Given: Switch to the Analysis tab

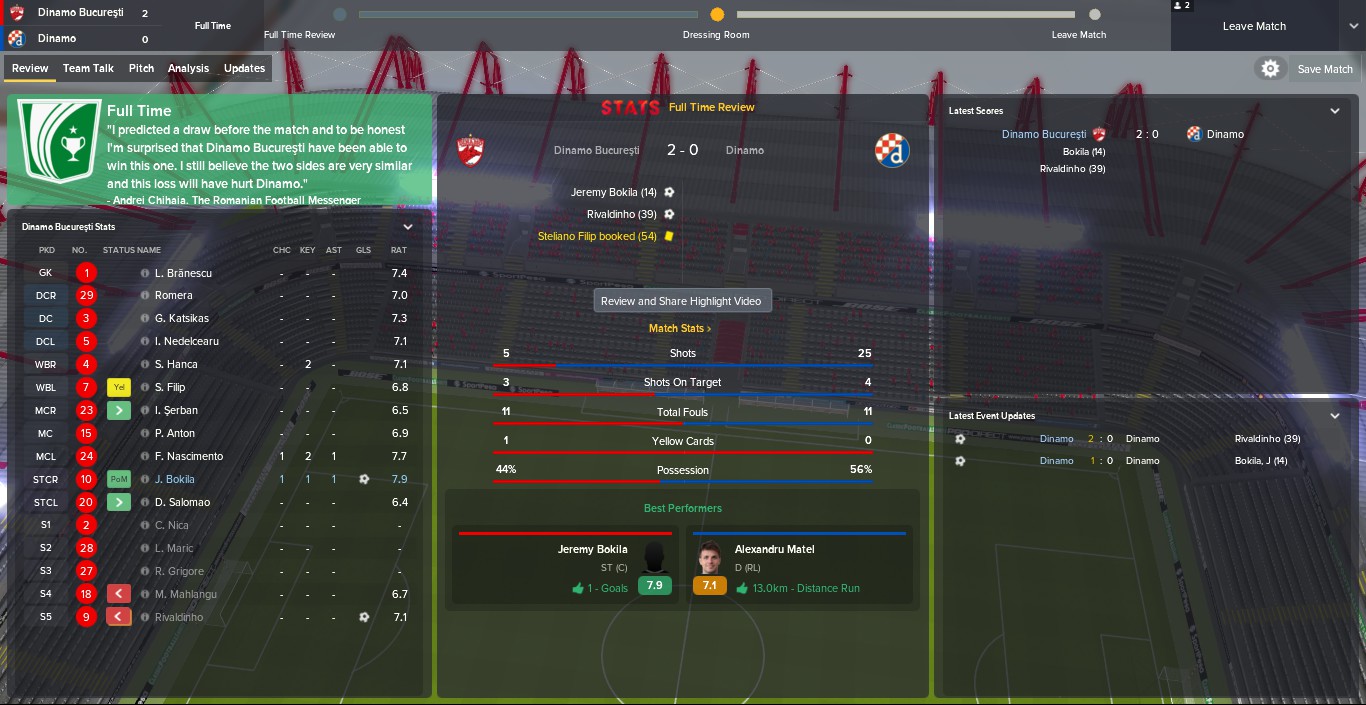Looking at the screenshot, I should (188, 68).
